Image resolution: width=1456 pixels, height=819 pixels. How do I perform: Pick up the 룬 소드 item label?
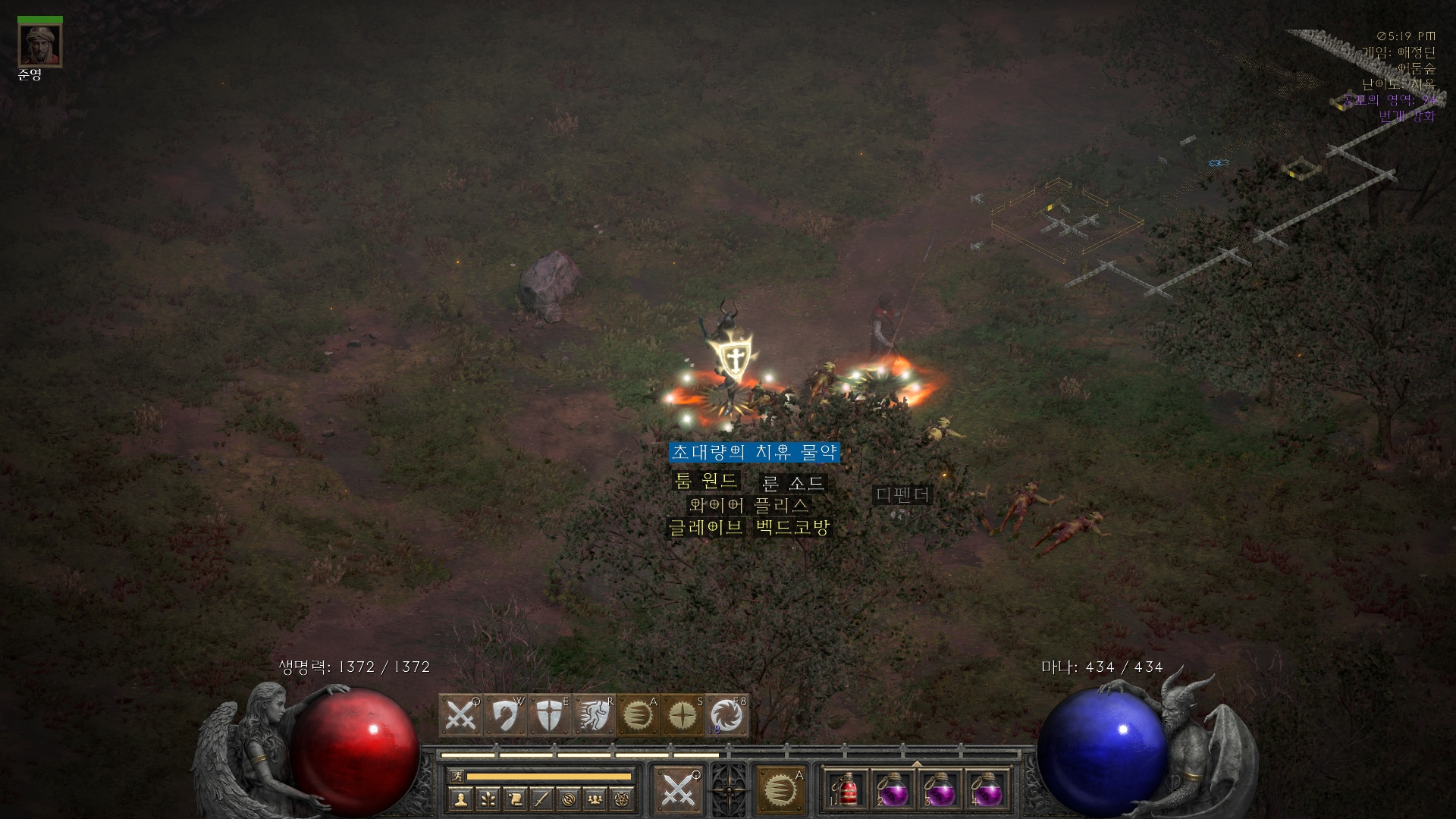(792, 483)
